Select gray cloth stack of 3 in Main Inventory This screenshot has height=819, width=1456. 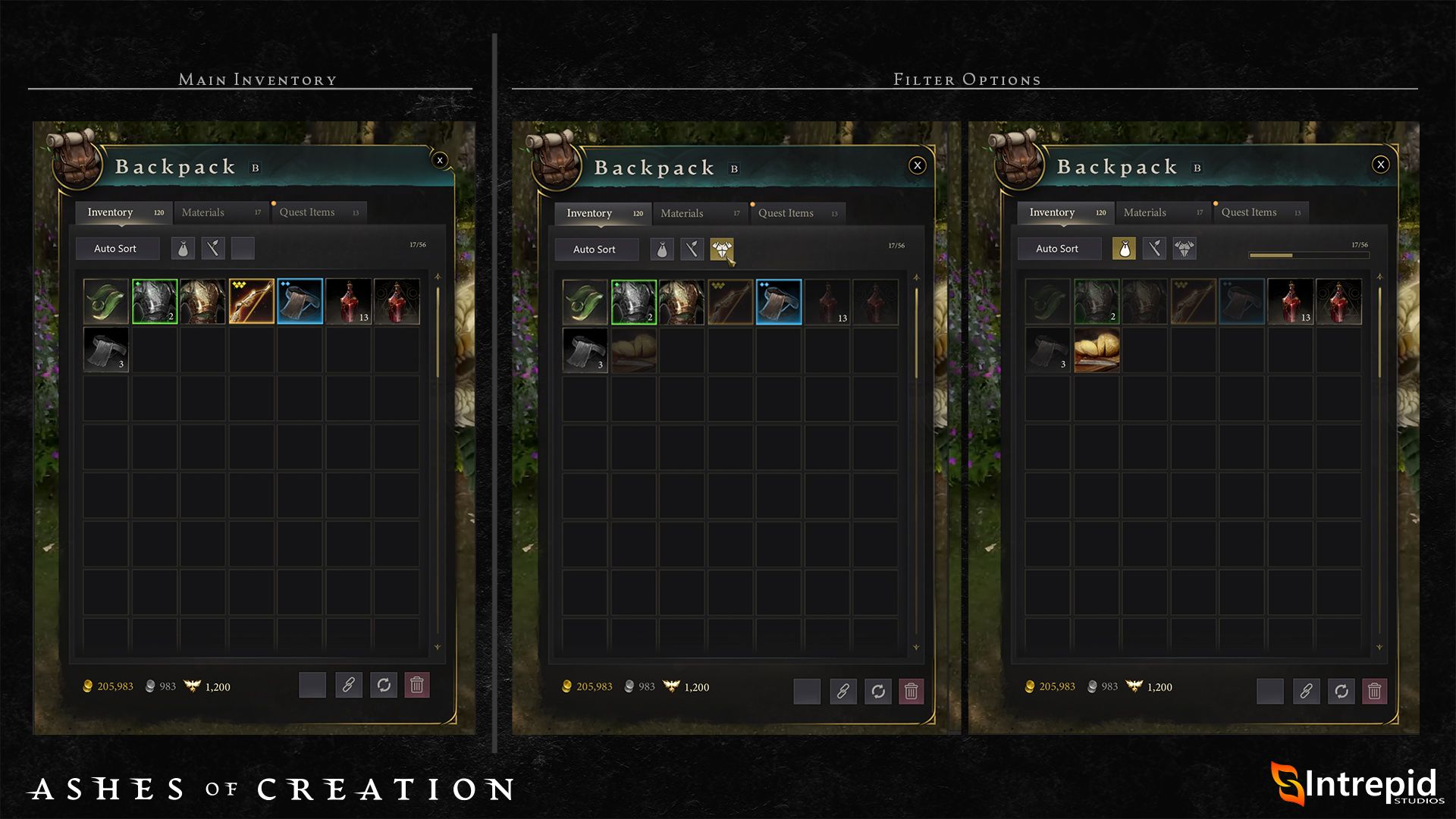point(105,350)
